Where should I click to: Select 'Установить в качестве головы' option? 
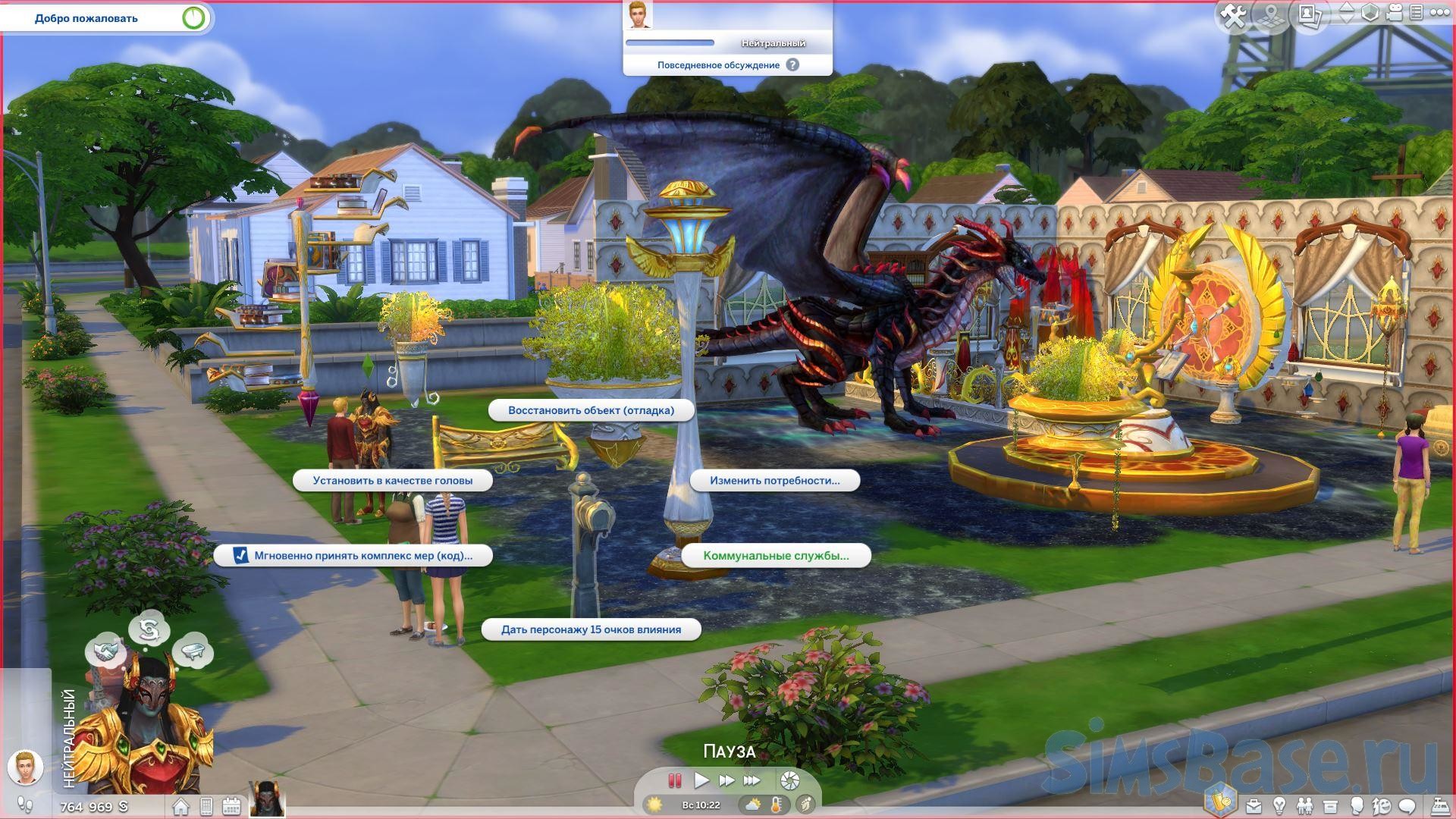click(392, 480)
